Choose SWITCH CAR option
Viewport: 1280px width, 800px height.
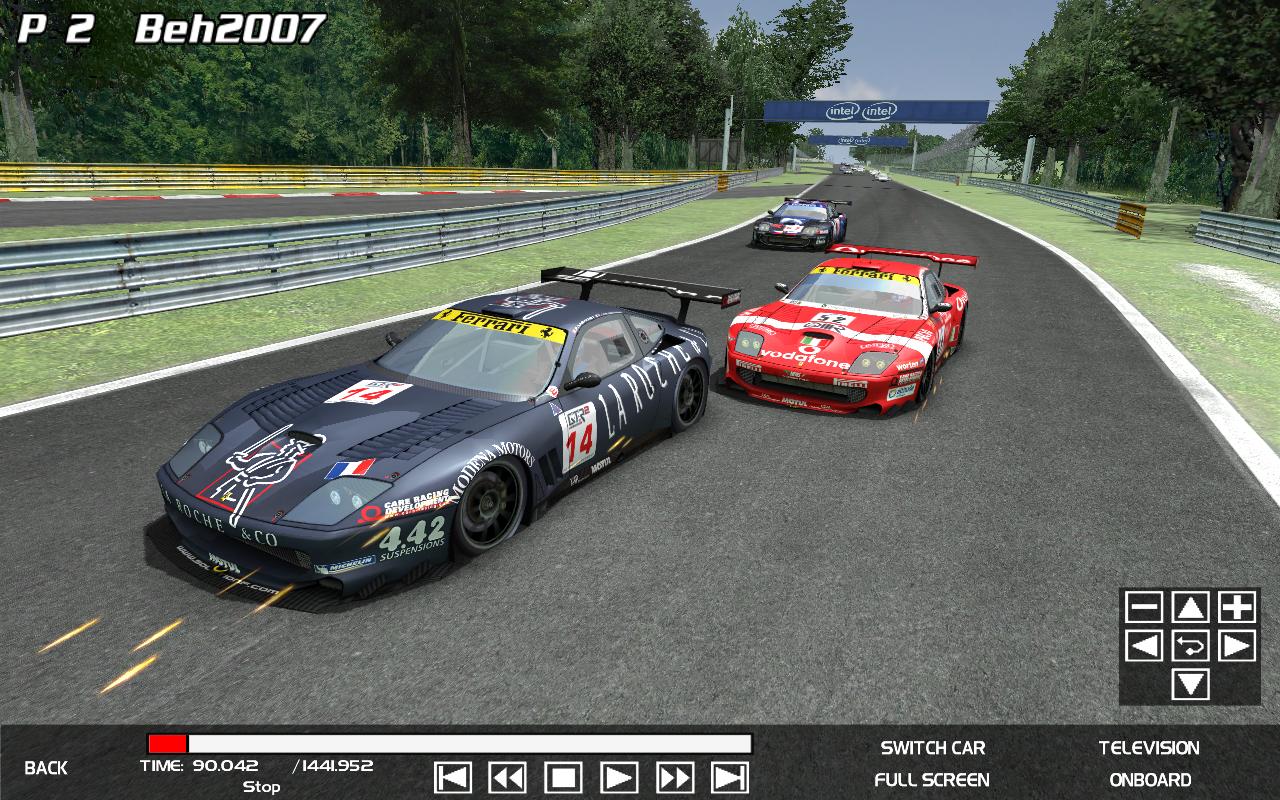(932, 748)
